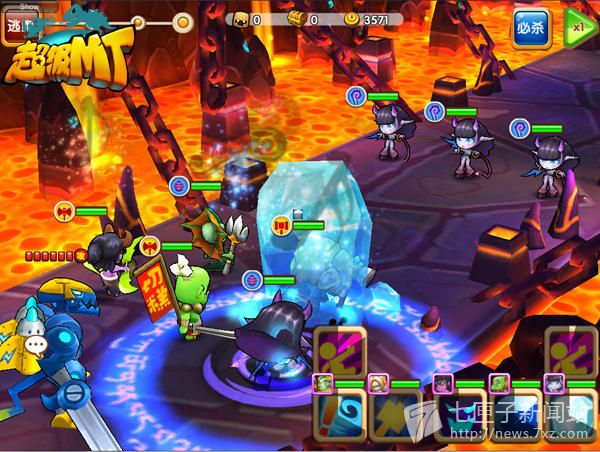Viewport: 600px width, 452px height.
Task: Activate the blue swirl exclamation skill
Action: [x=338, y=418]
